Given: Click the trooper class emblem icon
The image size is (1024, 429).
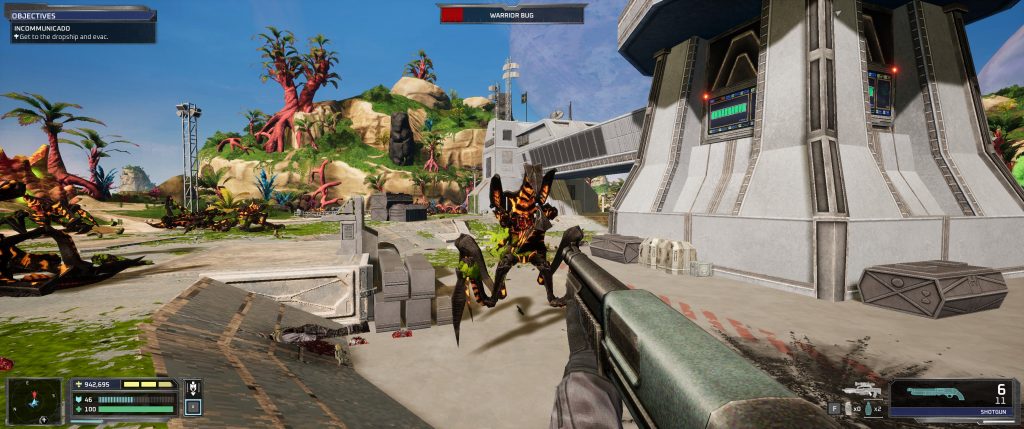Looking at the screenshot, I should tap(193, 388).
